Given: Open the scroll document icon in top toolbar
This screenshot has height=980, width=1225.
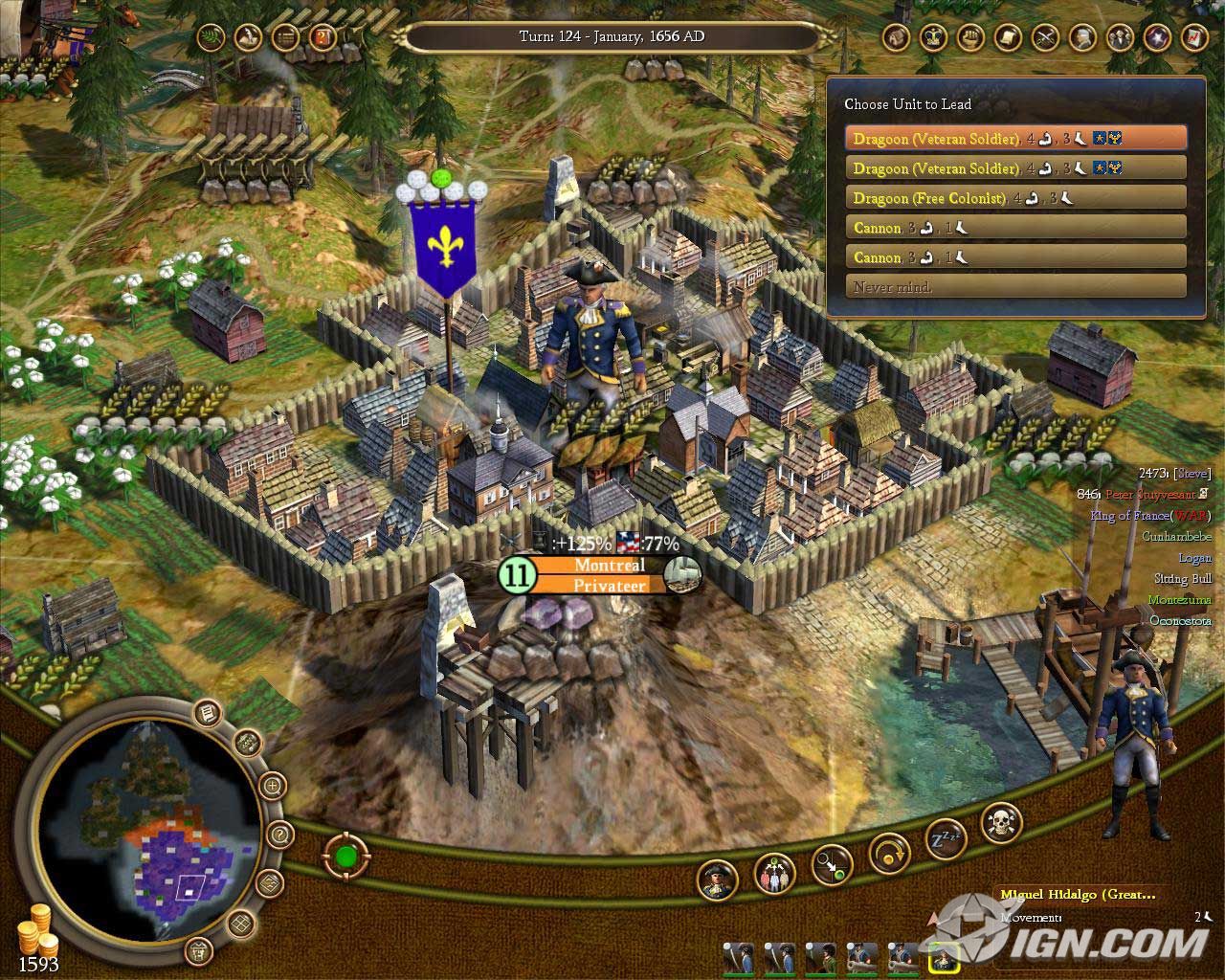Looking at the screenshot, I should 1008,38.
